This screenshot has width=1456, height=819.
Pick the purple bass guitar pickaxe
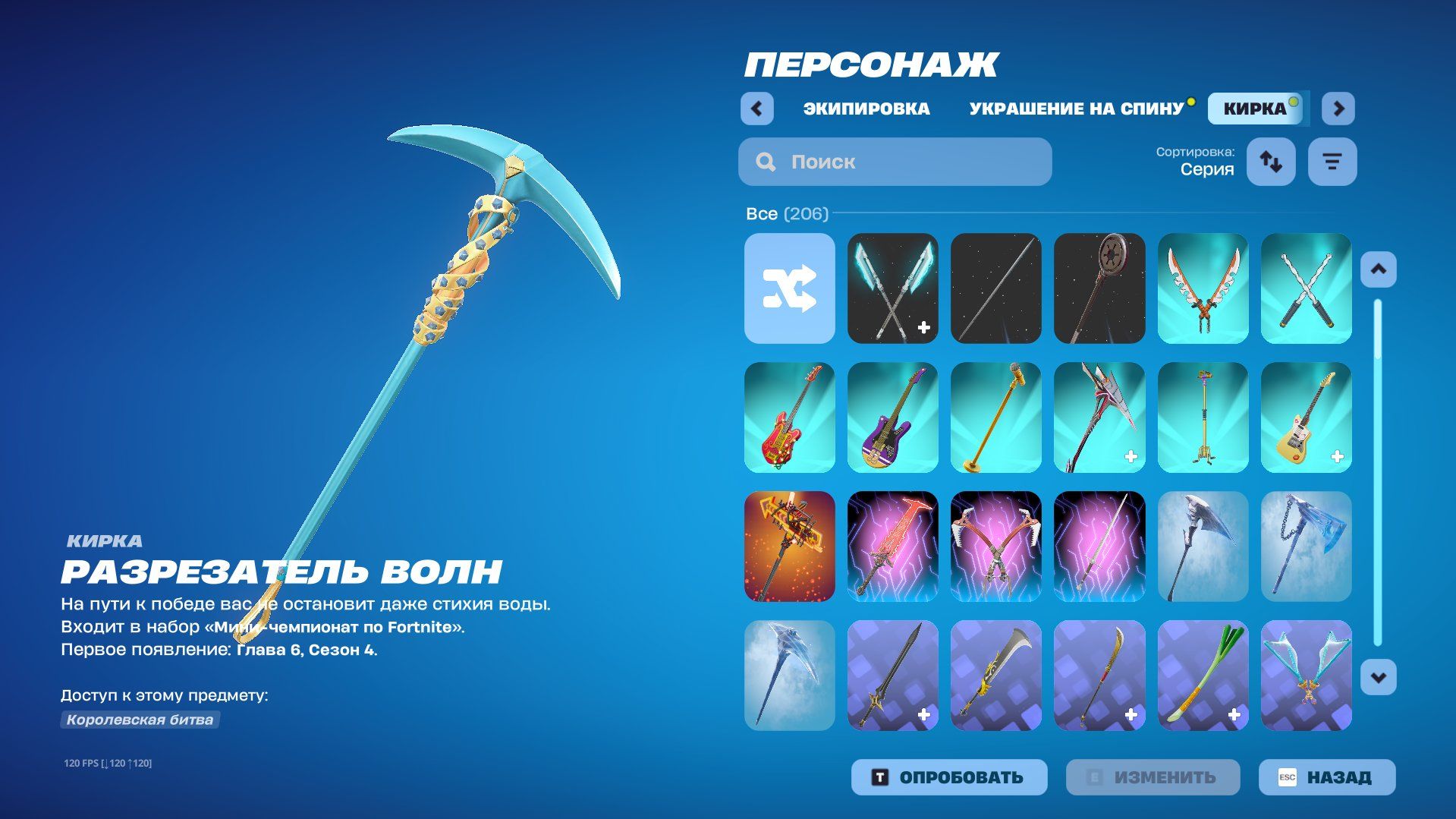pyautogui.click(x=892, y=417)
